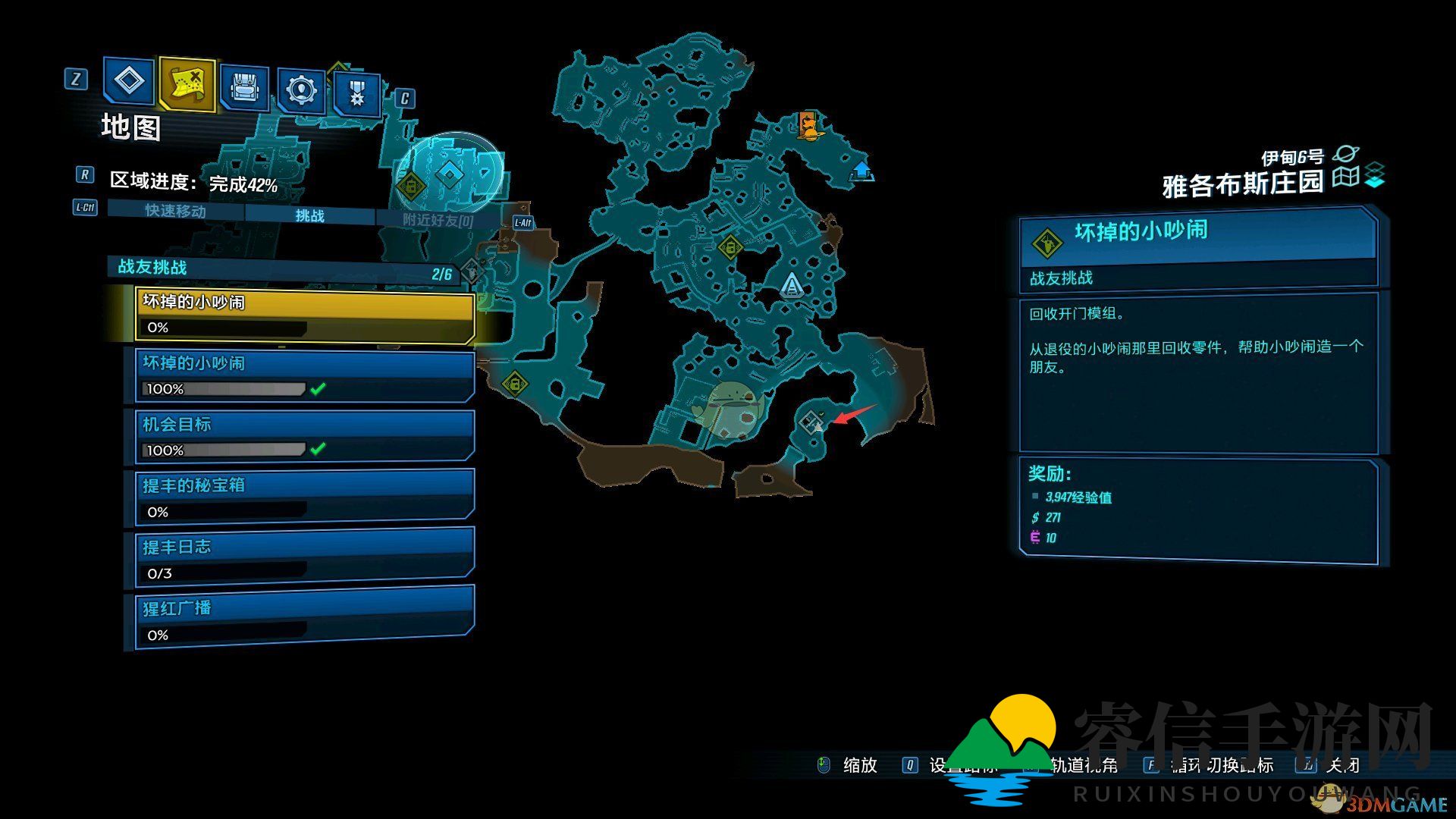Click the blue up-arrow map marker

pyautogui.click(x=861, y=170)
